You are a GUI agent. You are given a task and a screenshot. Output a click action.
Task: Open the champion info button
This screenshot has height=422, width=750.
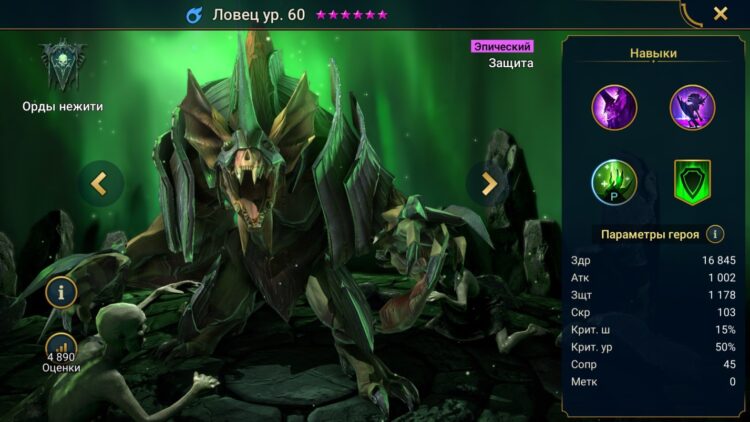coord(61,293)
